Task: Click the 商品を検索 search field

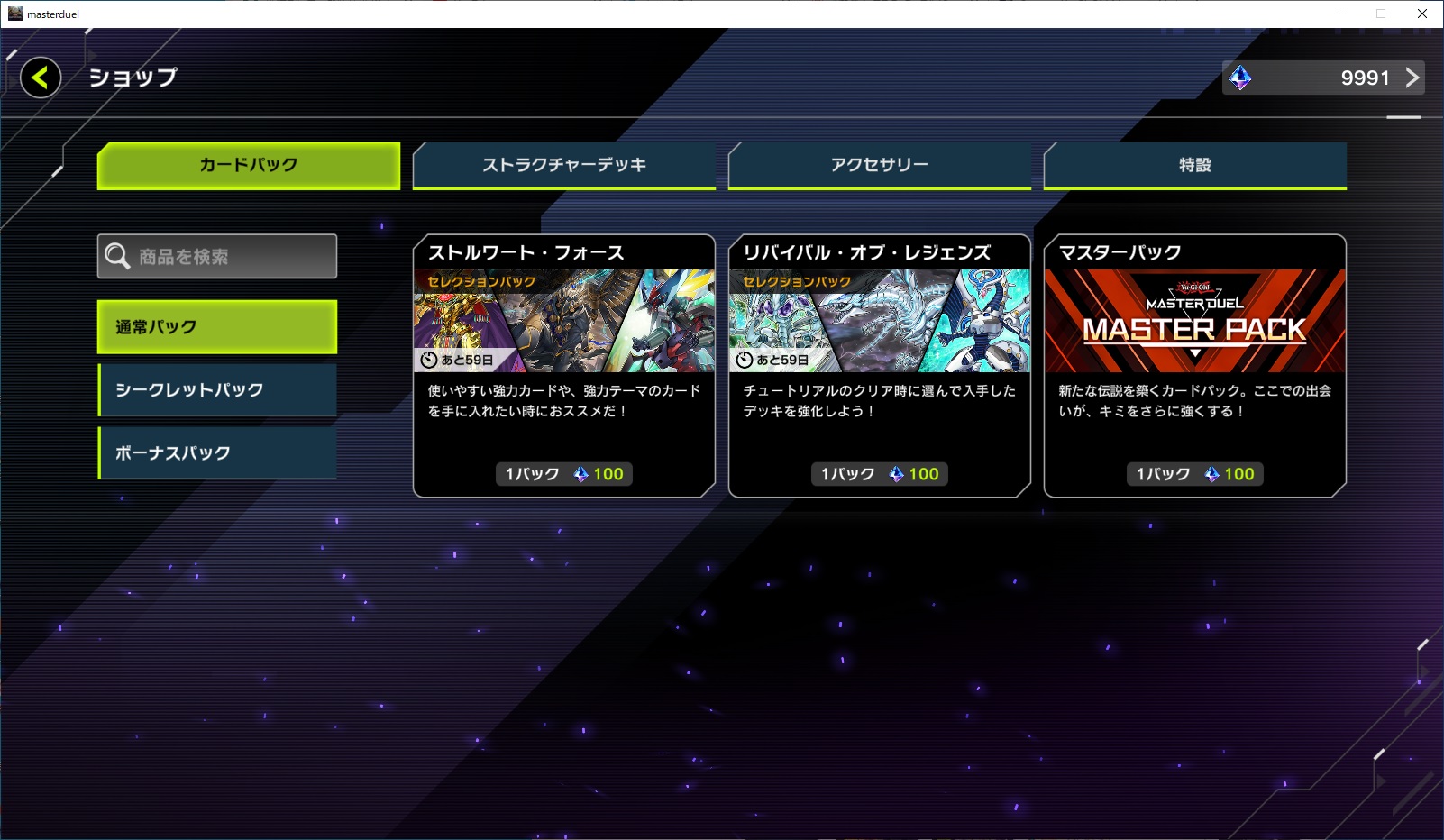Action: (x=217, y=257)
